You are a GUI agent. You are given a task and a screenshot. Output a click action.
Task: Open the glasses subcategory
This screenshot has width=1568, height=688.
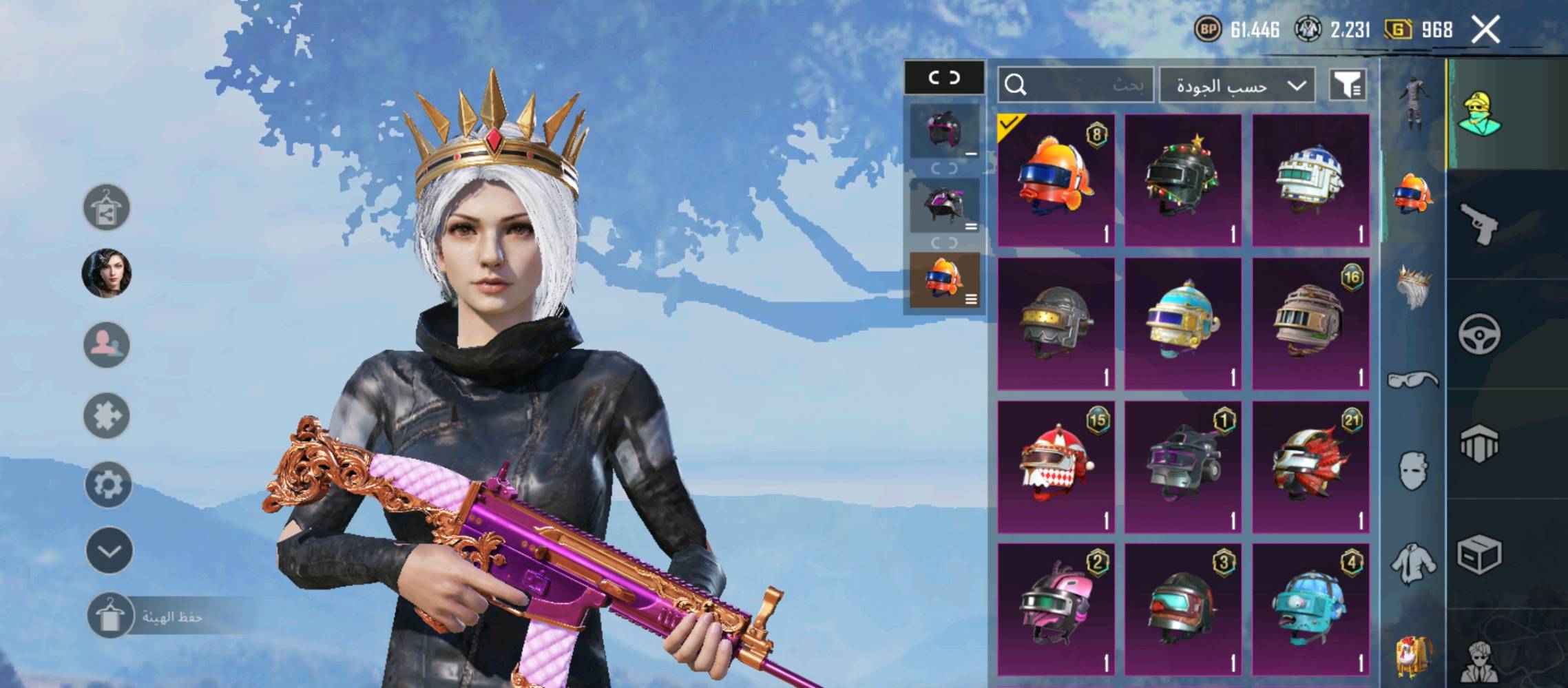tap(1413, 379)
